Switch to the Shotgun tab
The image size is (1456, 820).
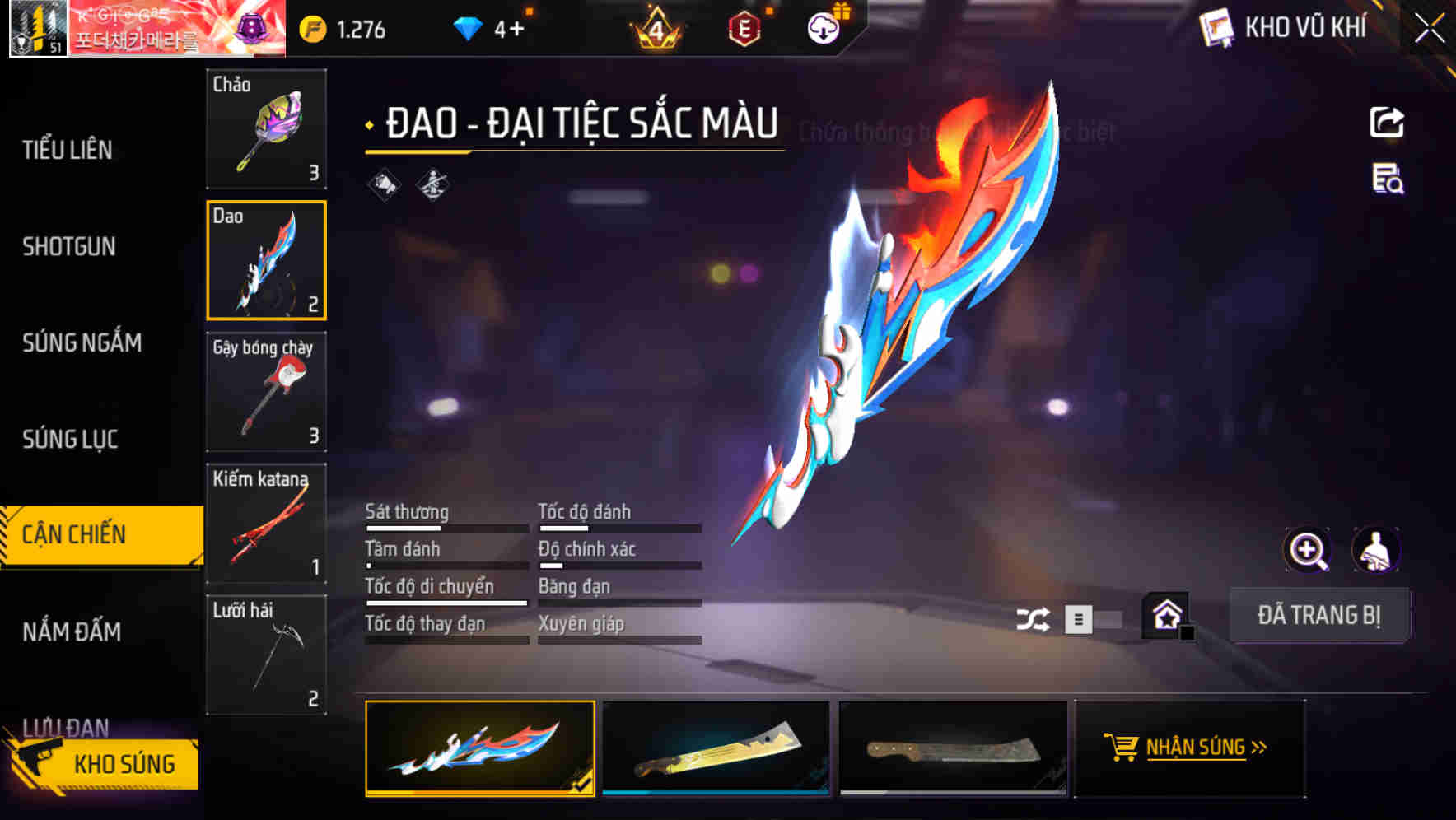pyautogui.click(x=68, y=247)
